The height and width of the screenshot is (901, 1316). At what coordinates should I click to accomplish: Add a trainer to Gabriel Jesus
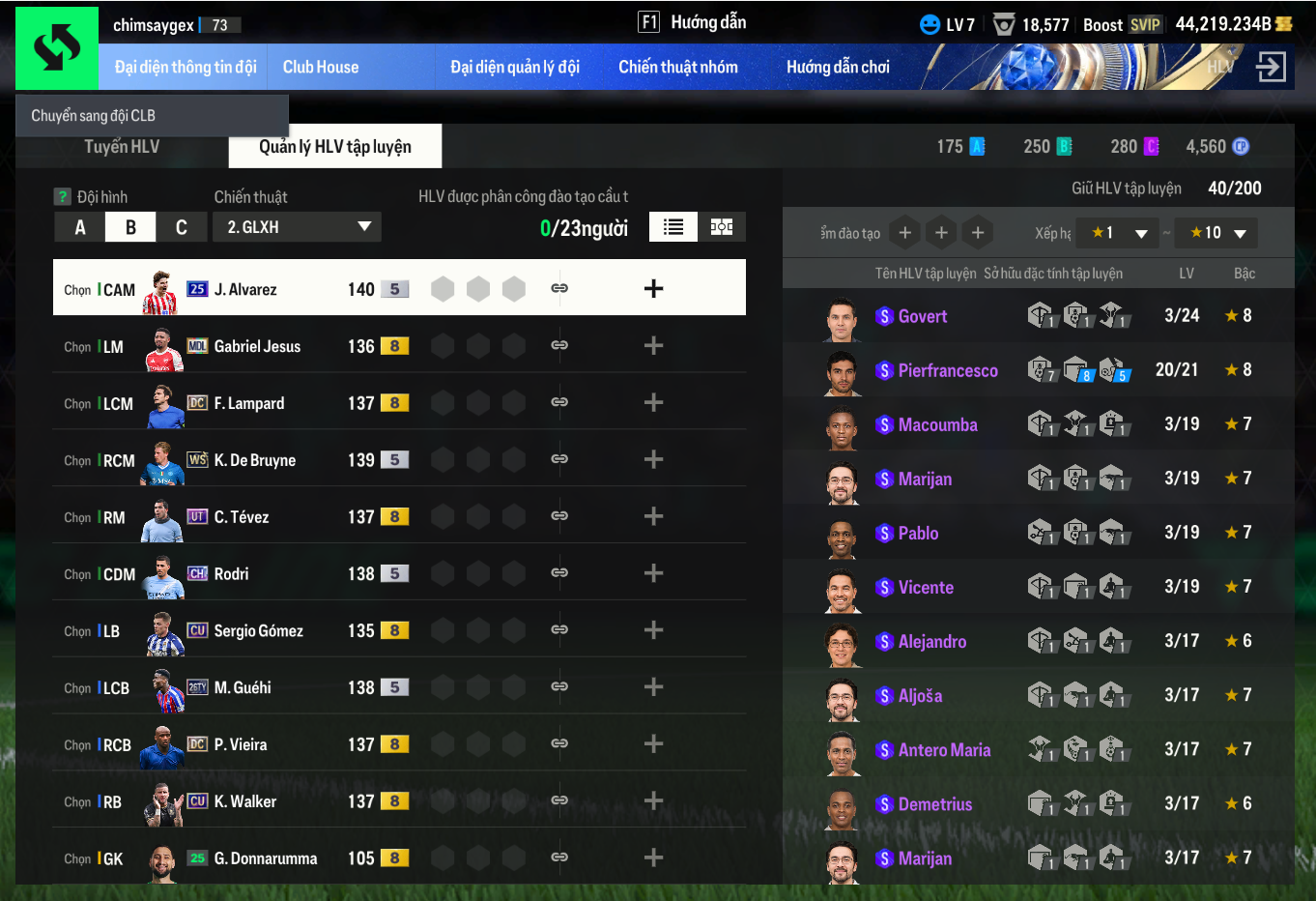[653, 346]
